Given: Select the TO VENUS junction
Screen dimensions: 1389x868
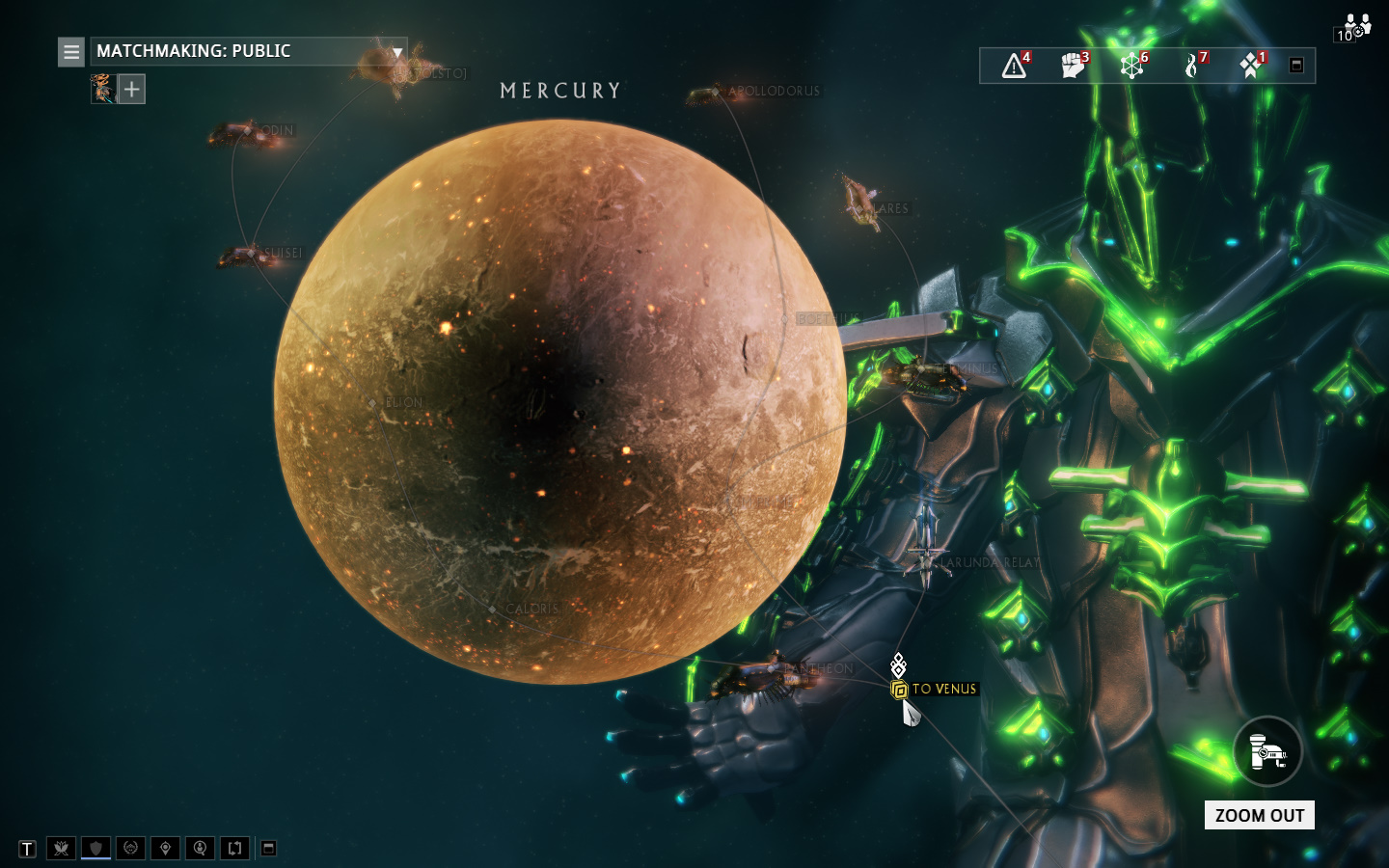Looking at the screenshot, I should (x=899, y=689).
